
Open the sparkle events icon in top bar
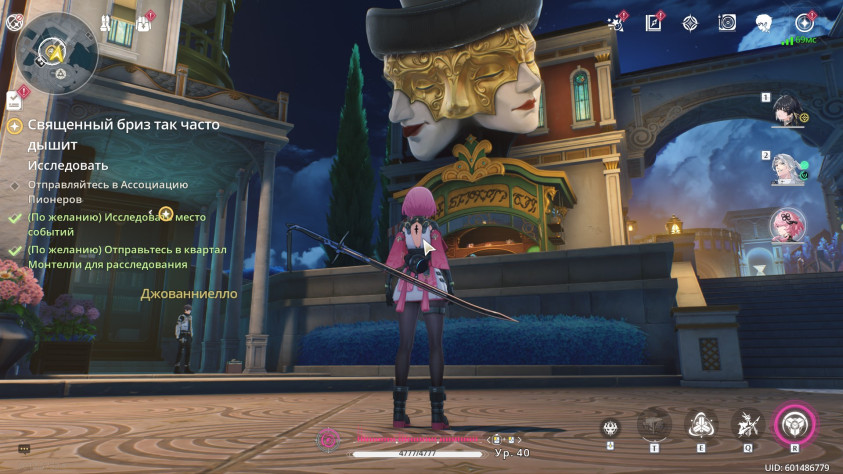(x=617, y=22)
